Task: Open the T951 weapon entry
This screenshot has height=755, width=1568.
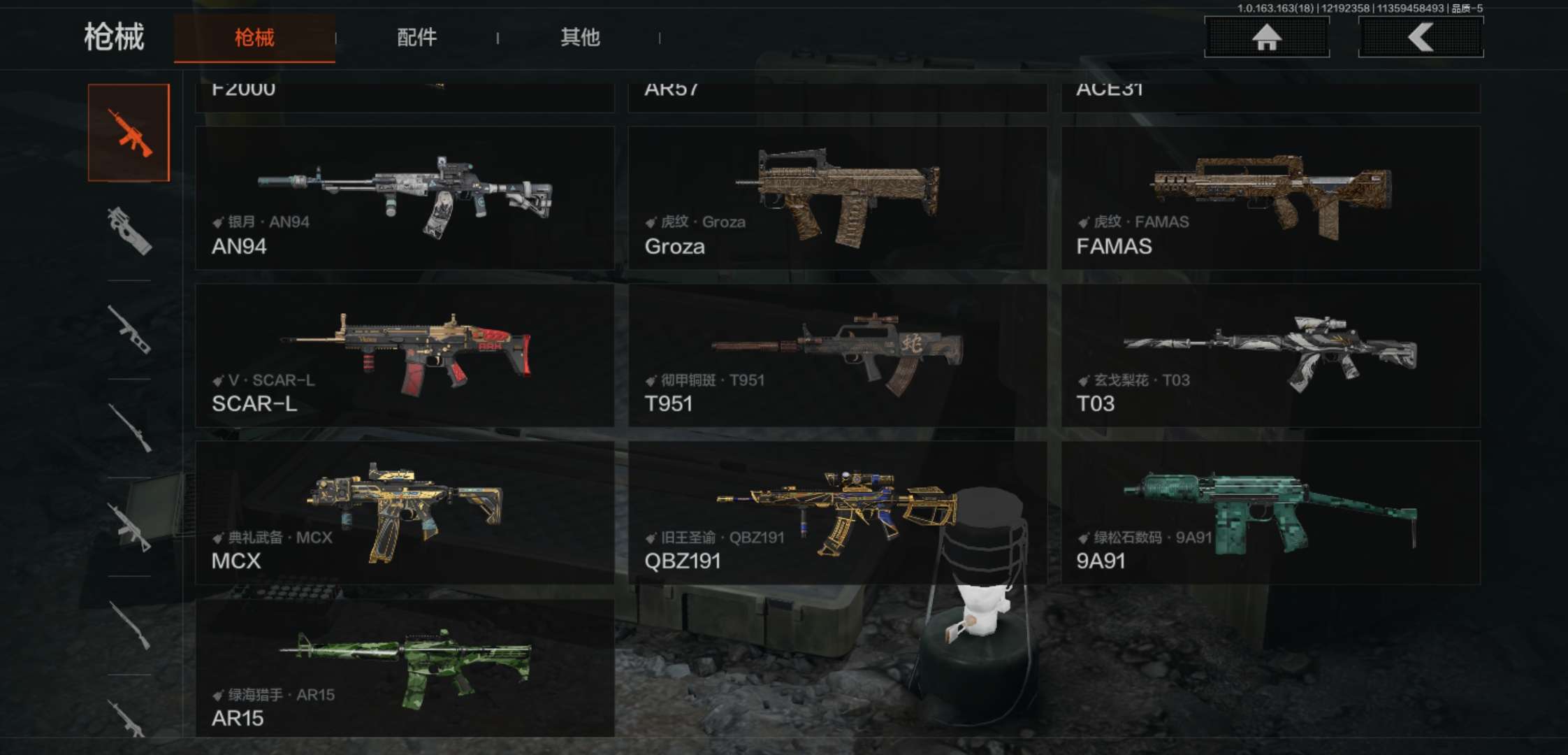Action: tap(837, 356)
